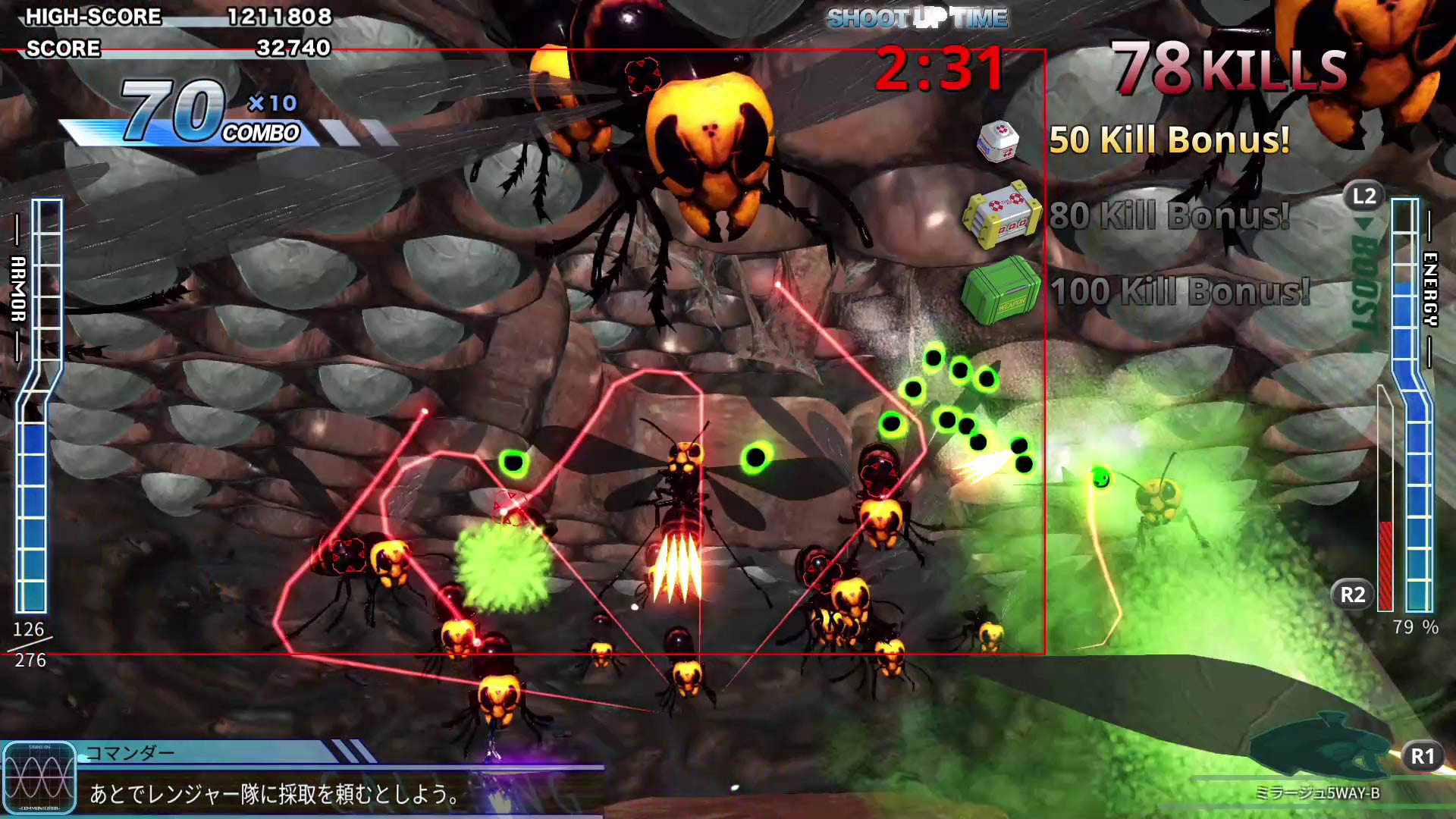Screen dimensions: 1456x819
Task: Toggle the 78 KILLS counter
Action: click(x=1228, y=68)
